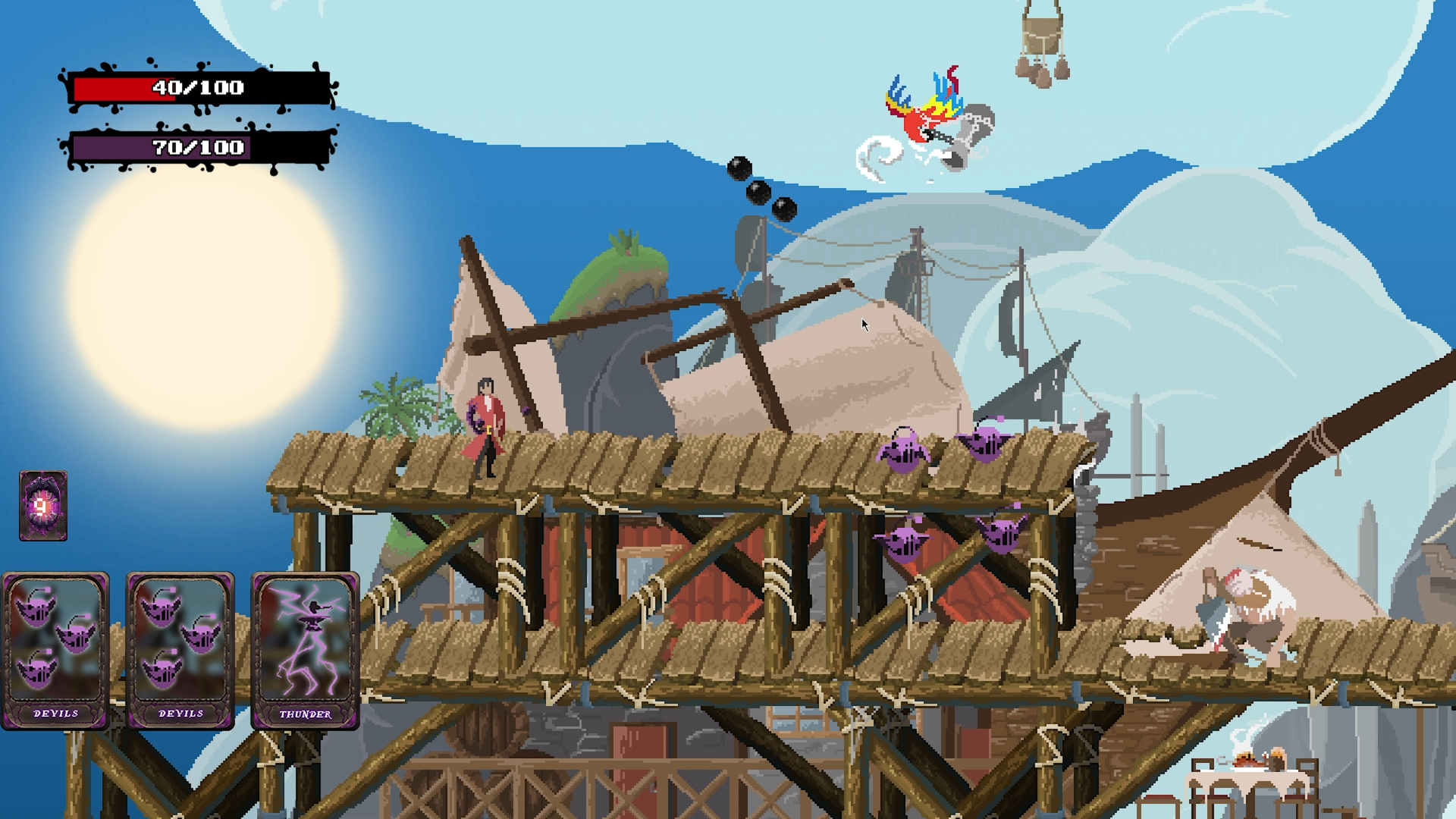Open the purple deck pile showing 9
1456x819 pixels.
[x=43, y=506]
